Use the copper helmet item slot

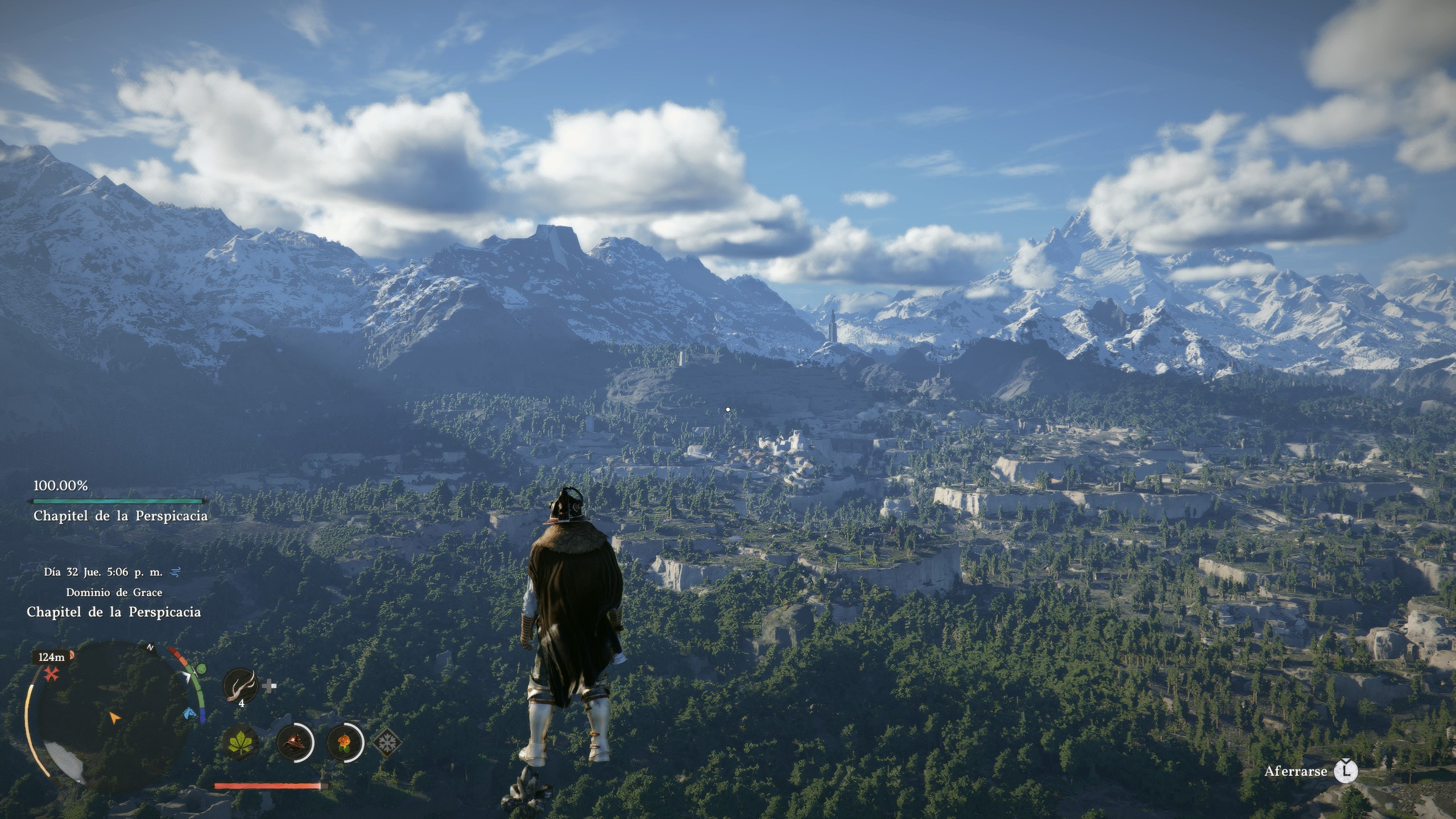pyautogui.click(x=295, y=742)
